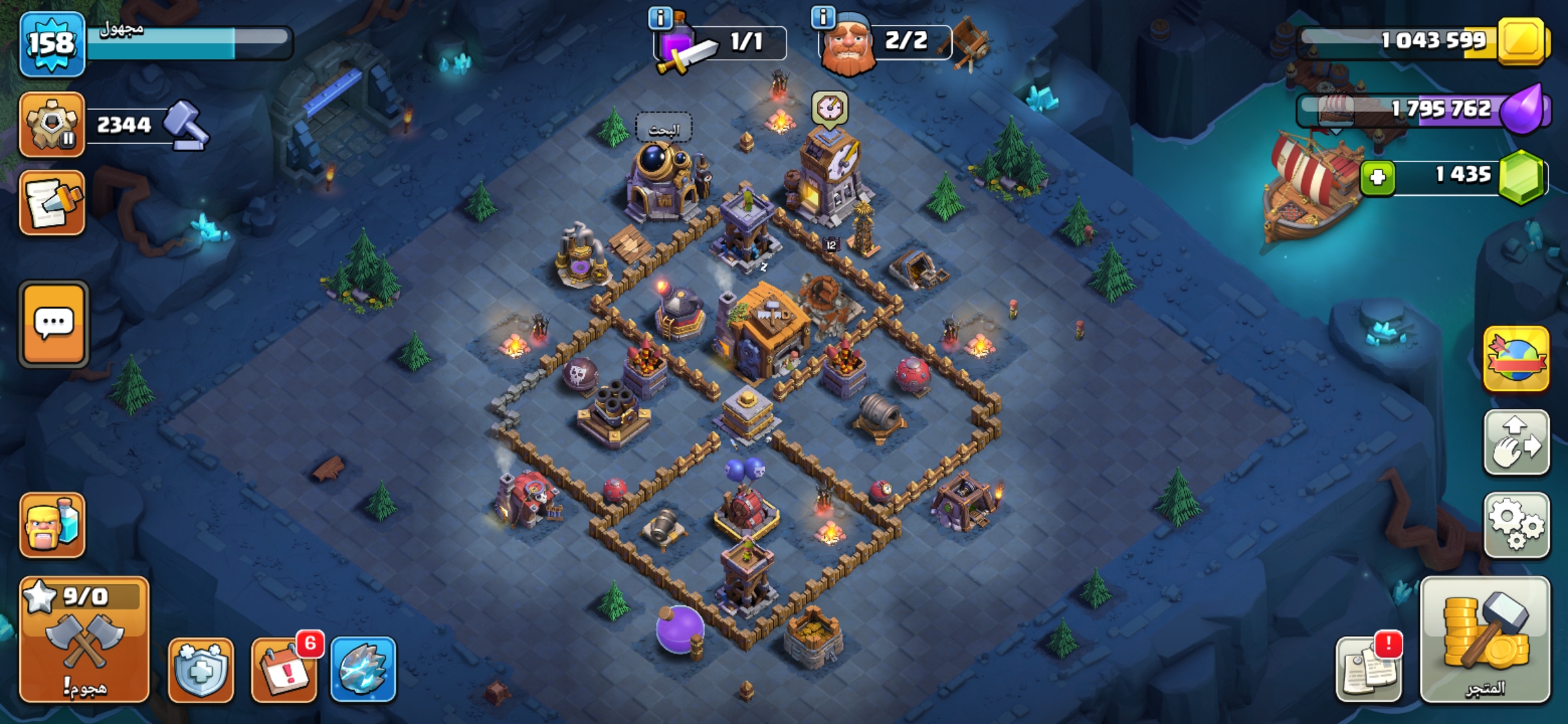
Task: Add gems with the green plus button
Action: click(1378, 178)
